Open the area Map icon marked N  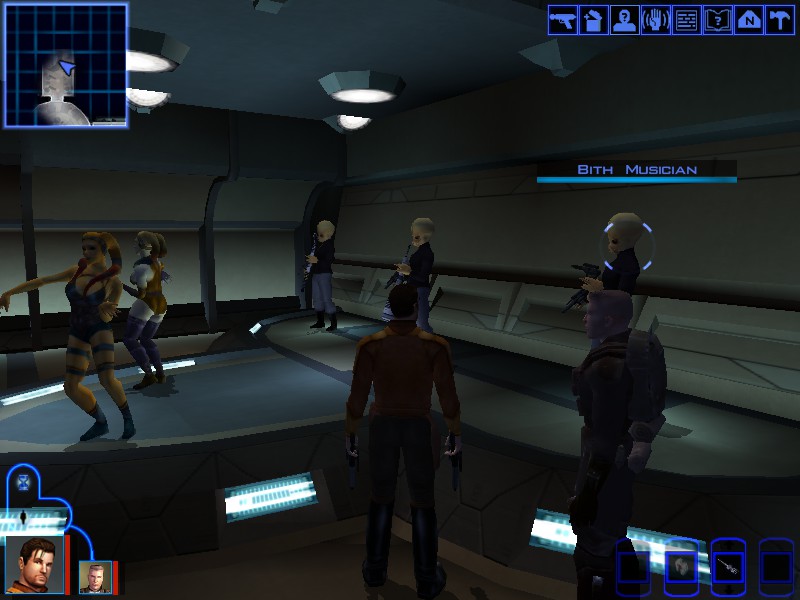[x=748, y=20]
